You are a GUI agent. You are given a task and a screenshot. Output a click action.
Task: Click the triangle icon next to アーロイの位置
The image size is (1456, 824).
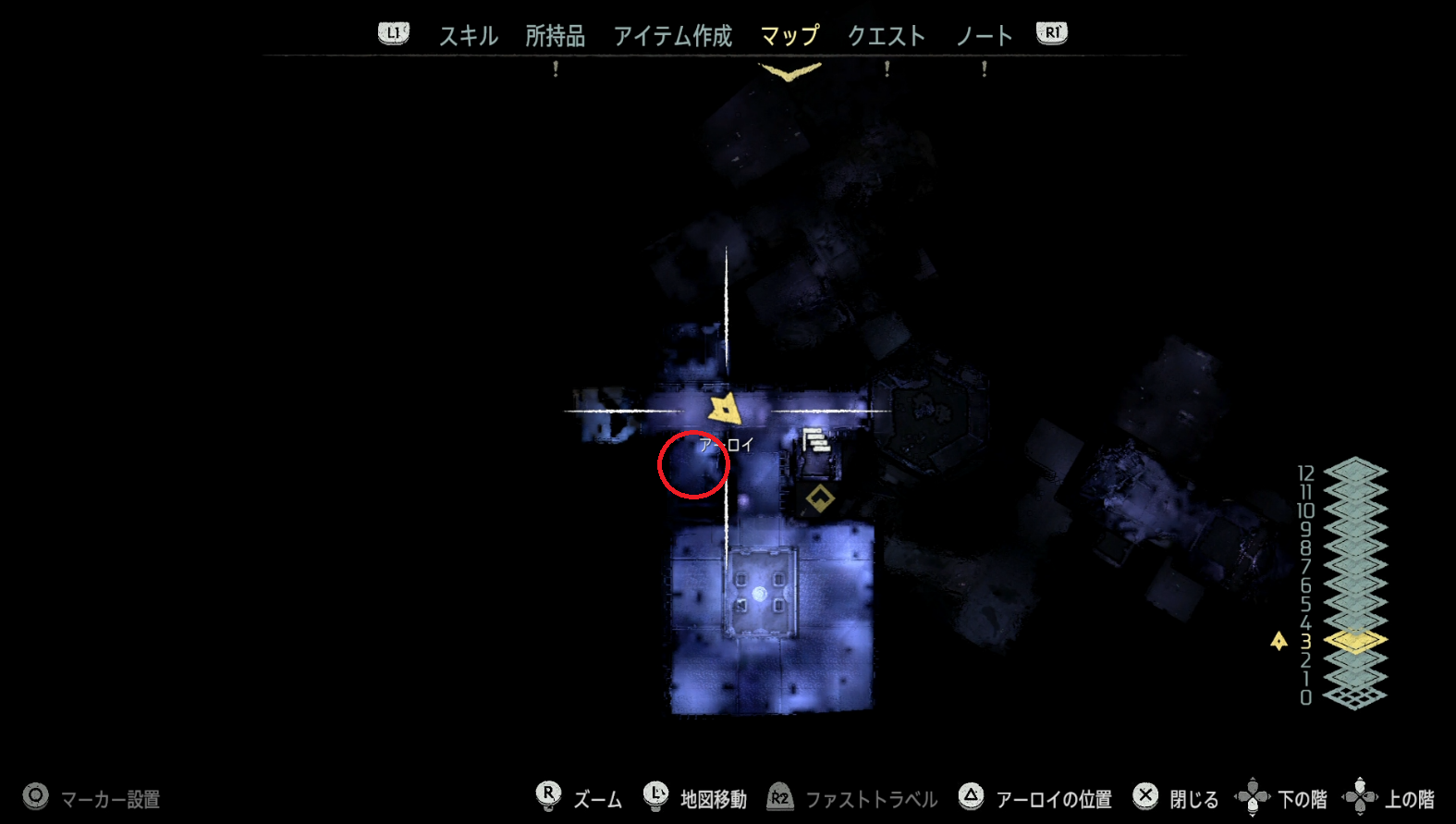[971, 794]
